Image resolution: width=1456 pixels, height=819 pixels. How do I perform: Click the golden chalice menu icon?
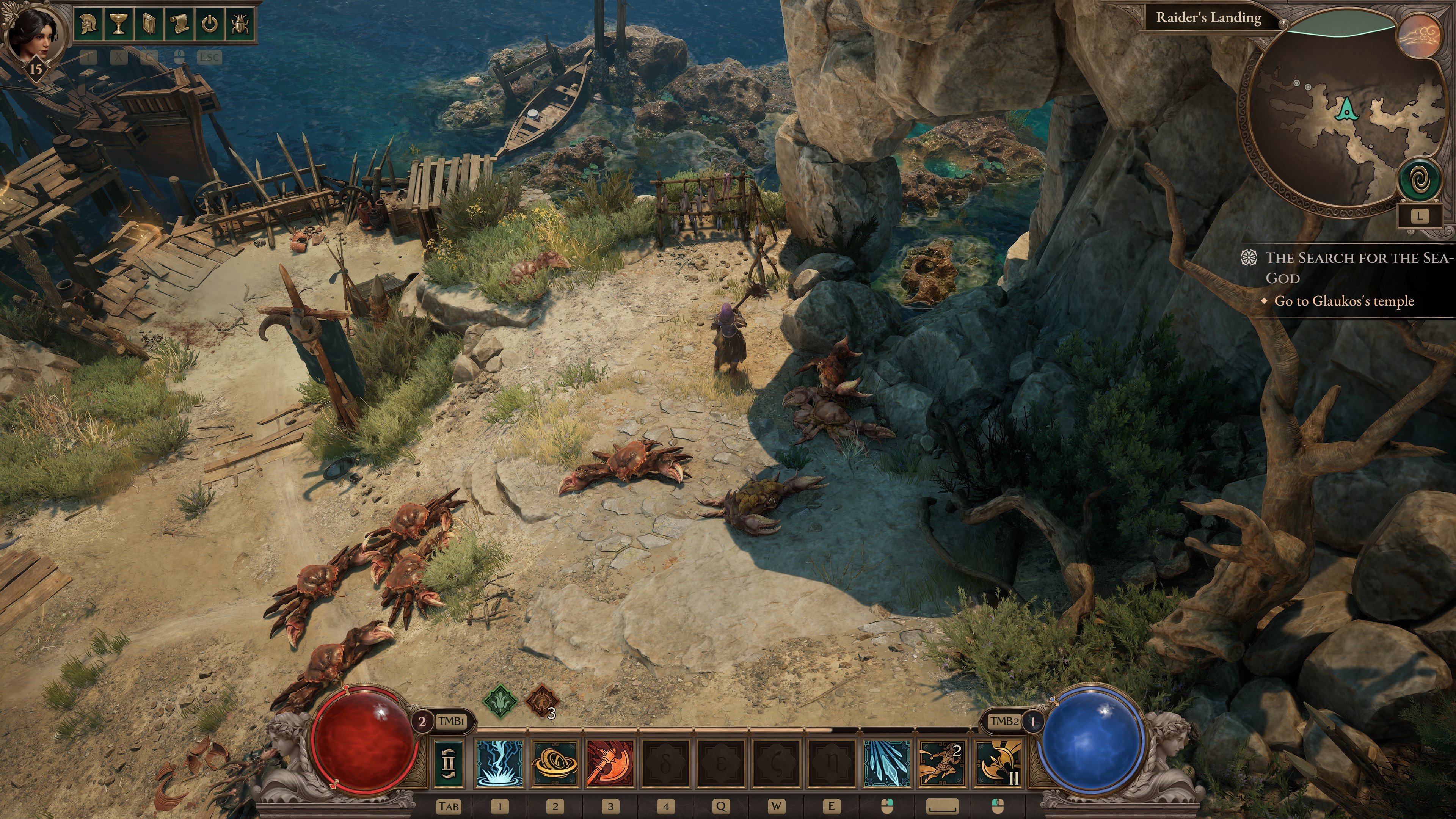119,24
